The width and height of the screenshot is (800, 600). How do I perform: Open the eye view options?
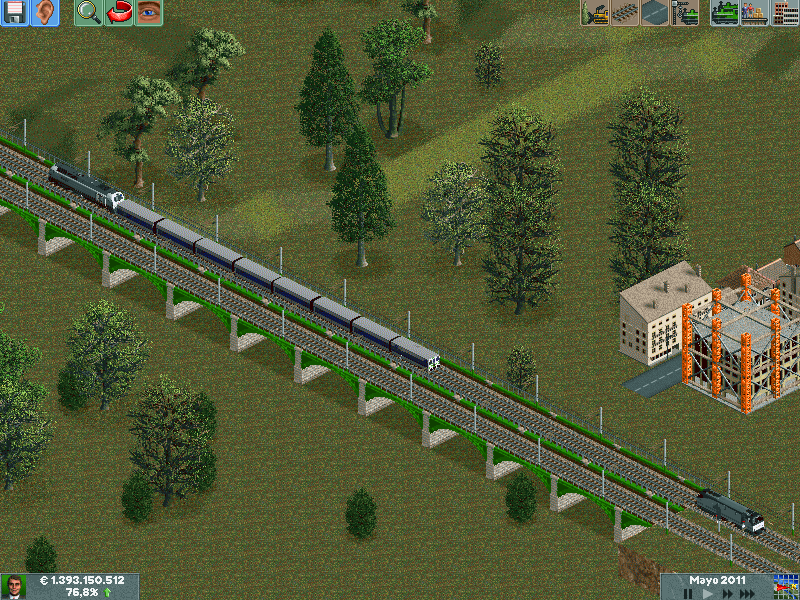tap(149, 13)
